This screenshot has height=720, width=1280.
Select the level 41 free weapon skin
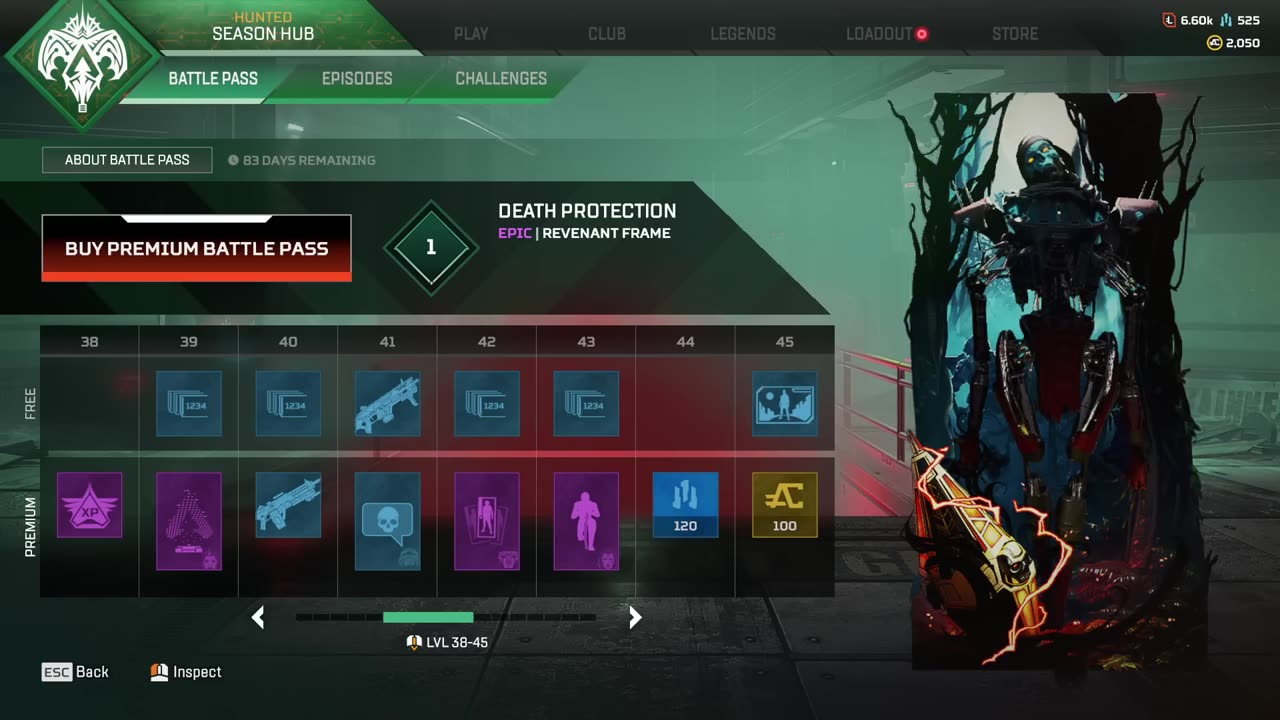pyautogui.click(x=387, y=404)
